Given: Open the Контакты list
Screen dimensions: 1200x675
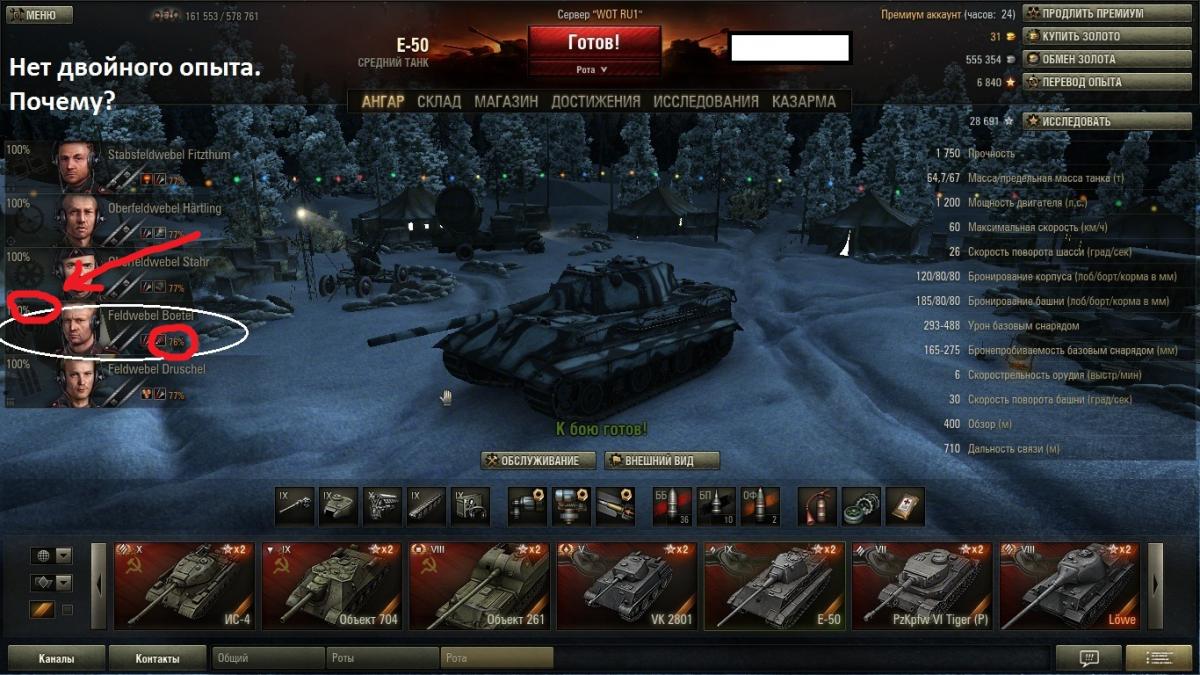Looking at the screenshot, I should click(157, 659).
